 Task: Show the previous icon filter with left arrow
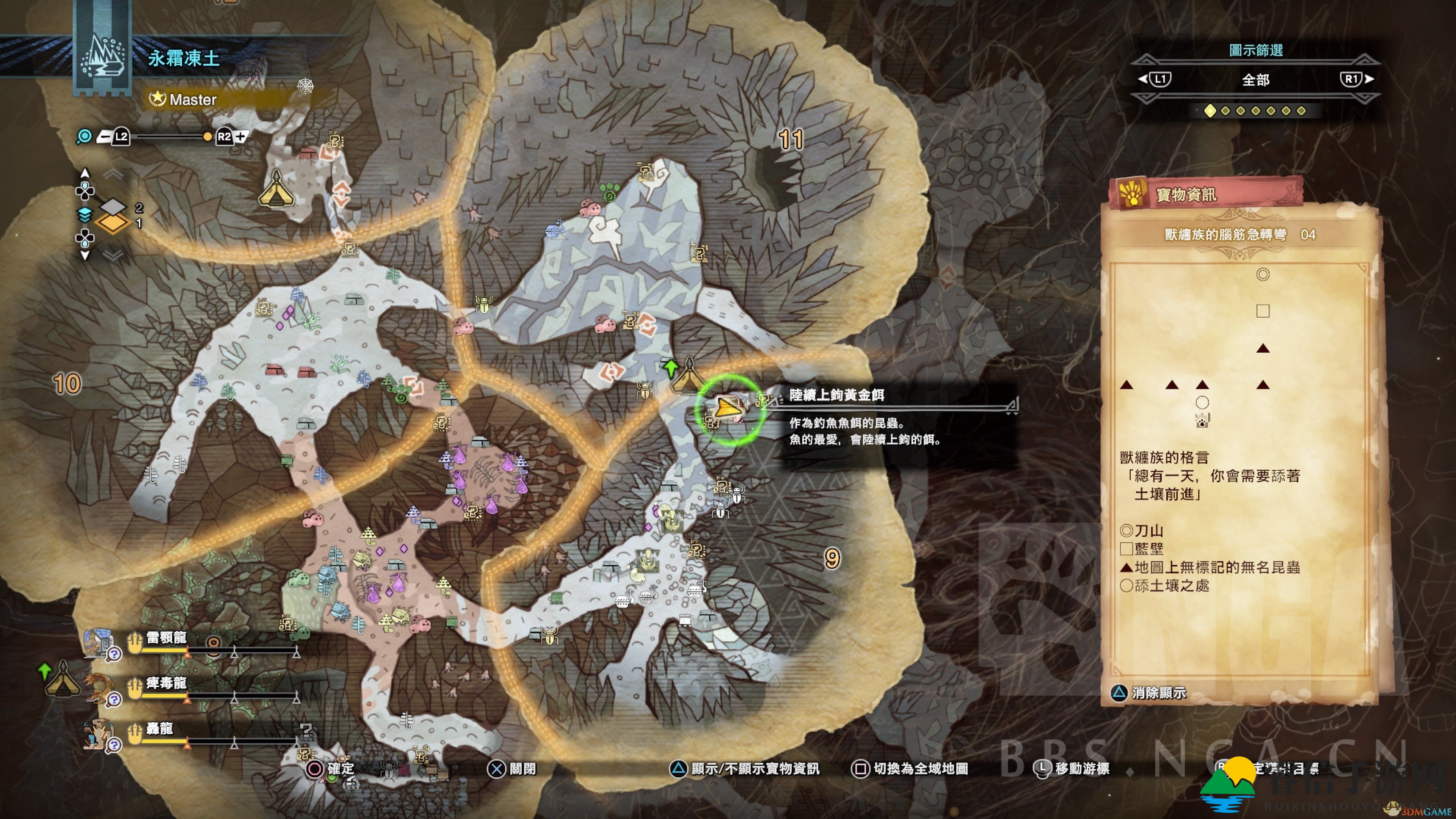(1154, 79)
